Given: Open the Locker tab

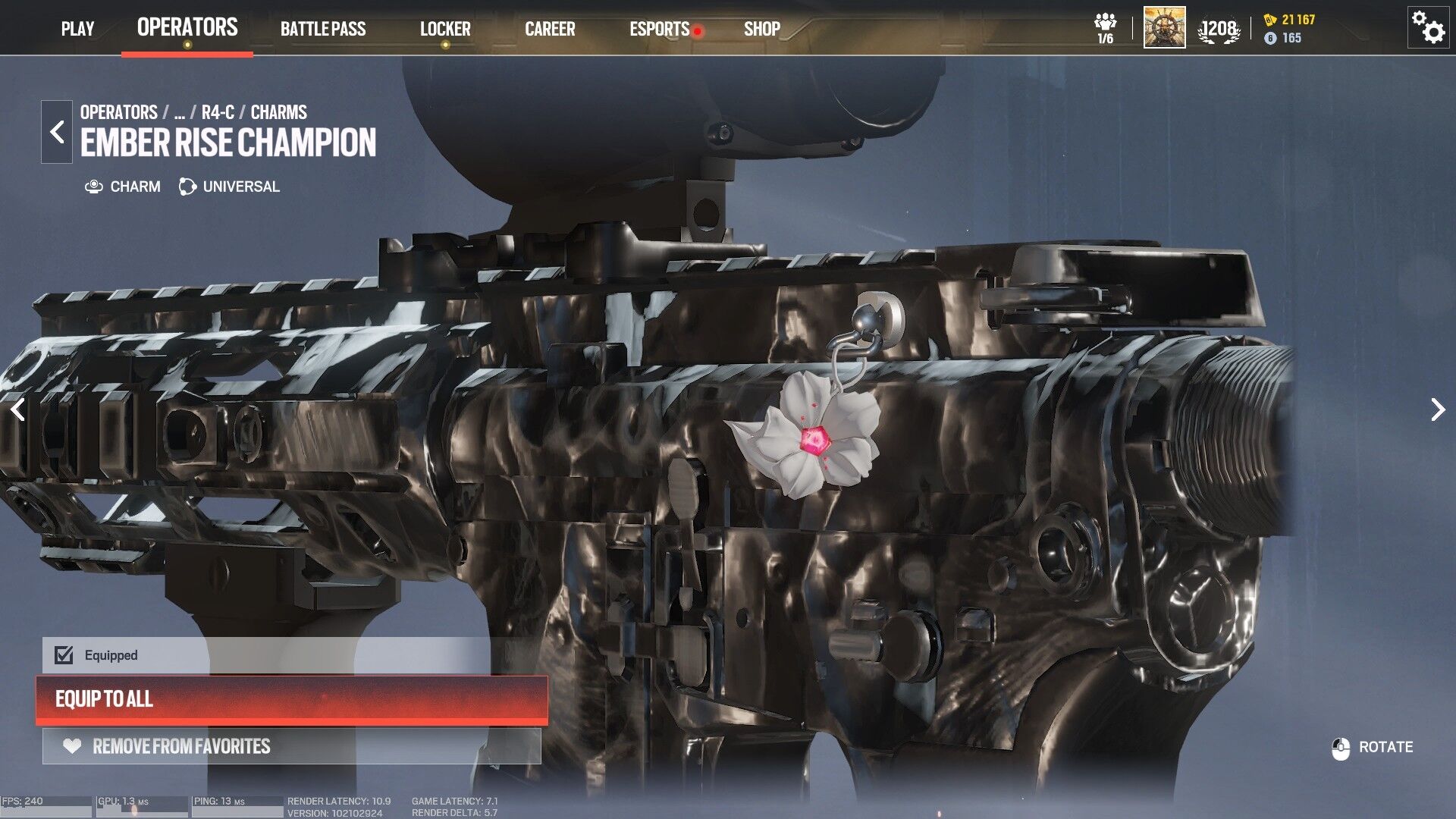Looking at the screenshot, I should pos(445,29).
